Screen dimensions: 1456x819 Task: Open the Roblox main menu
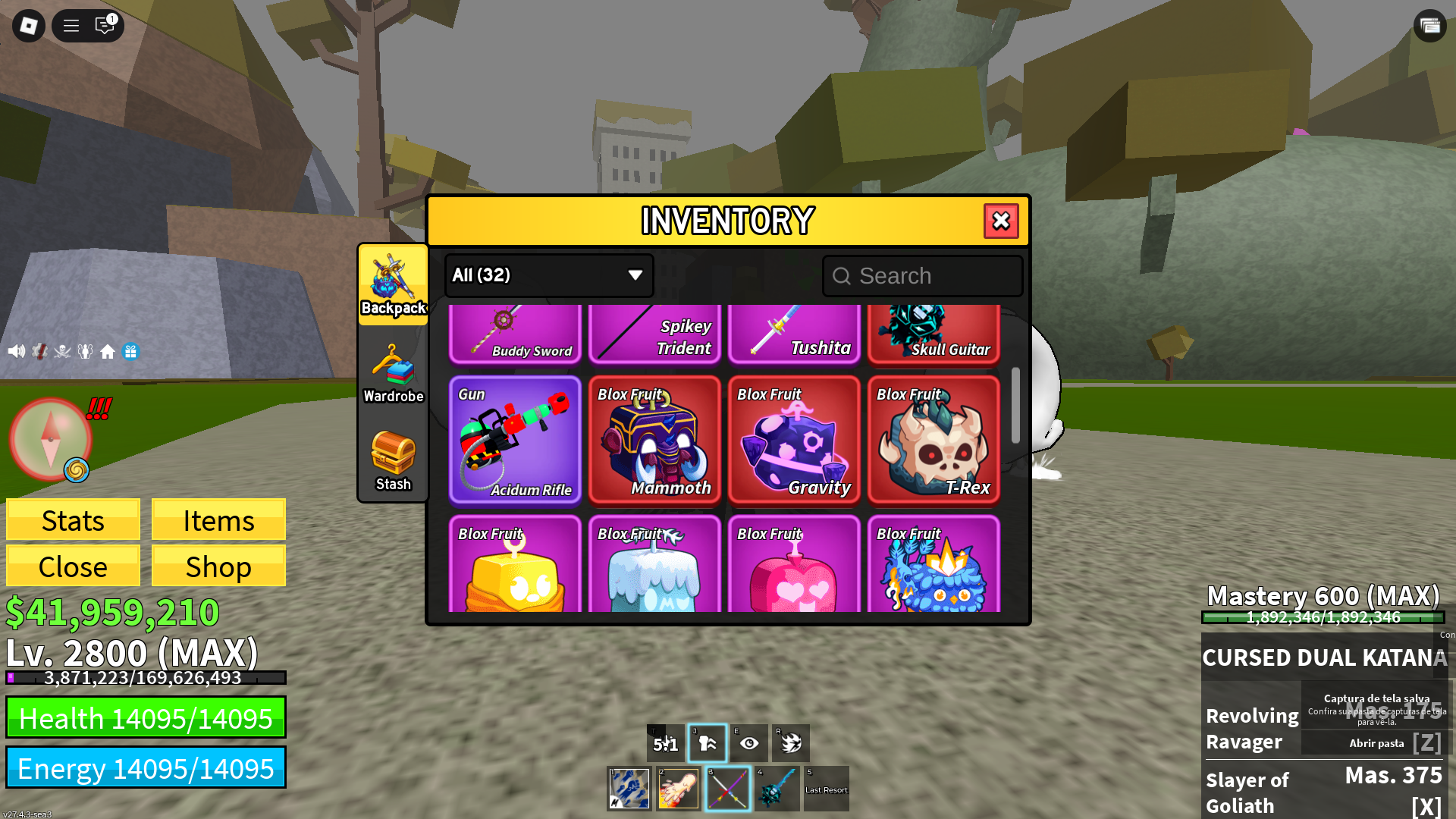coord(29,26)
